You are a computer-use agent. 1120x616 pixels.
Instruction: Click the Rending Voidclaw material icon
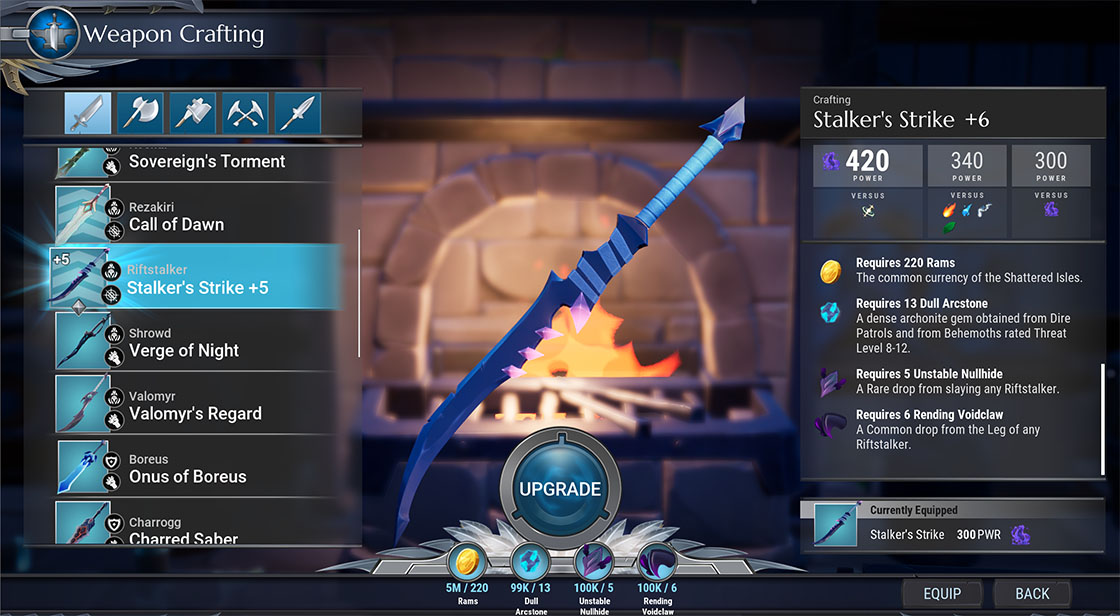coord(656,562)
